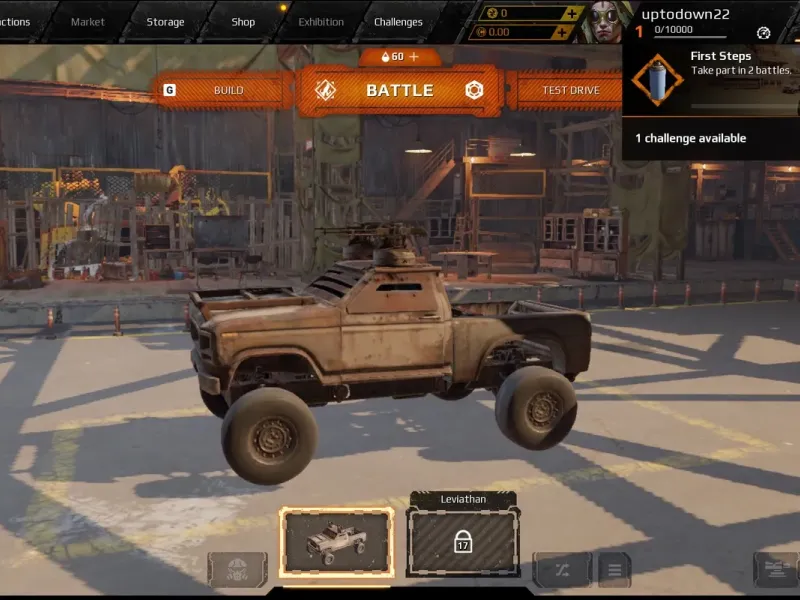
Task: Select the pickup truck vehicle slot
Action: coord(336,543)
